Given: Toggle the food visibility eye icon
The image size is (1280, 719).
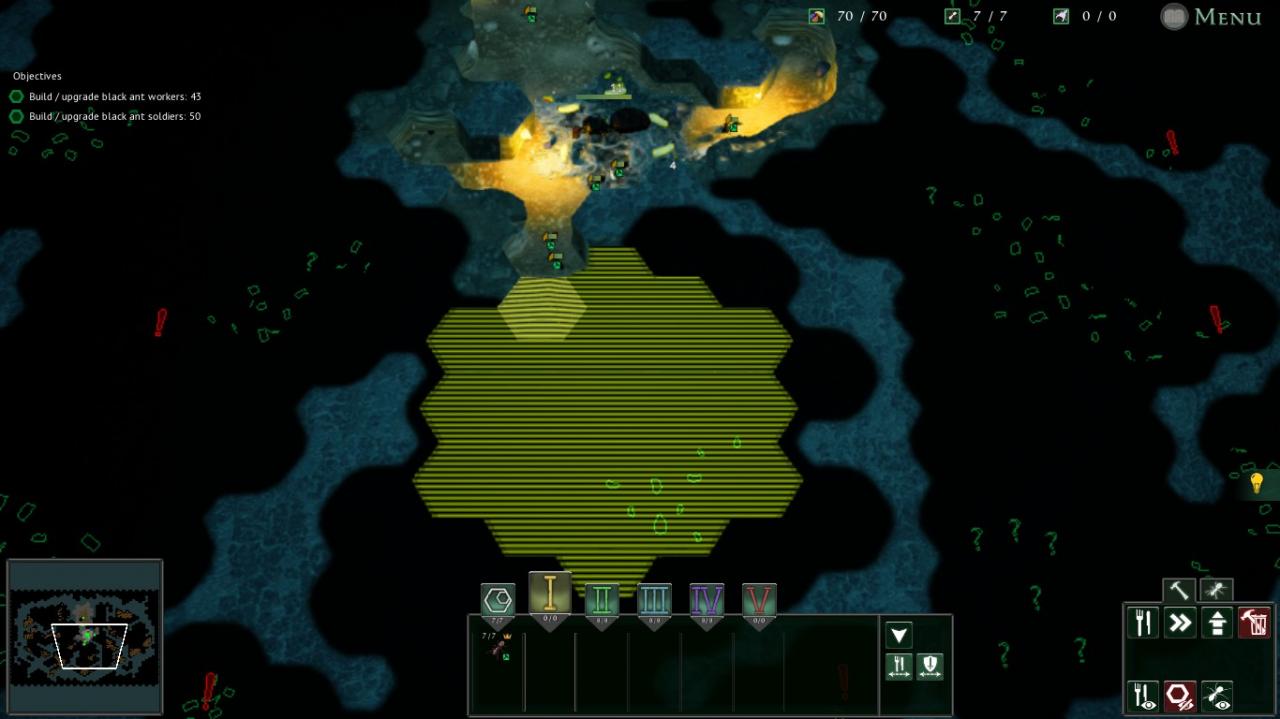Looking at the screenshot, I should pos(1143,695).
